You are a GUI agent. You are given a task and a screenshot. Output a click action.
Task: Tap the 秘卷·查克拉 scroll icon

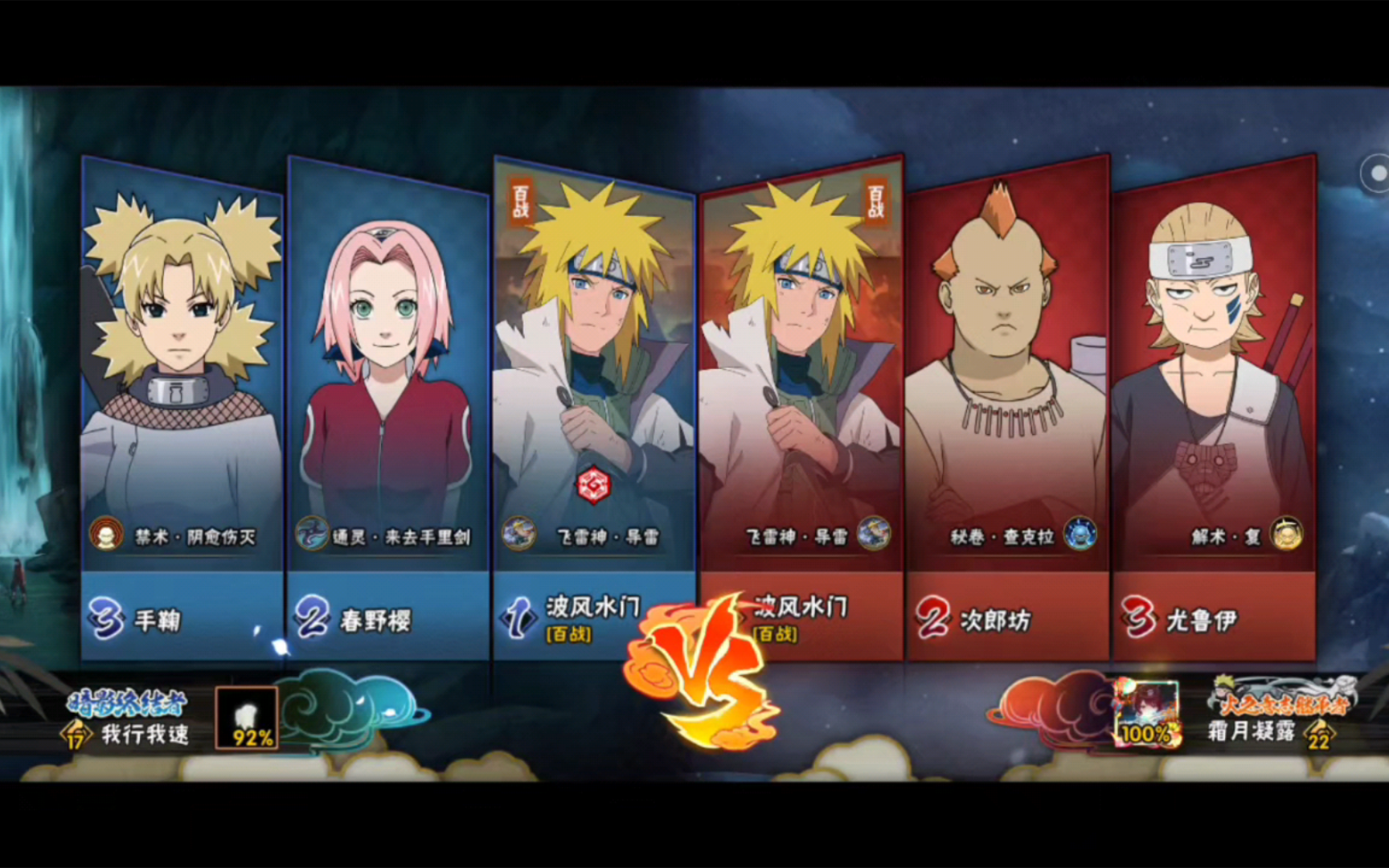(x=1080, y=534)
